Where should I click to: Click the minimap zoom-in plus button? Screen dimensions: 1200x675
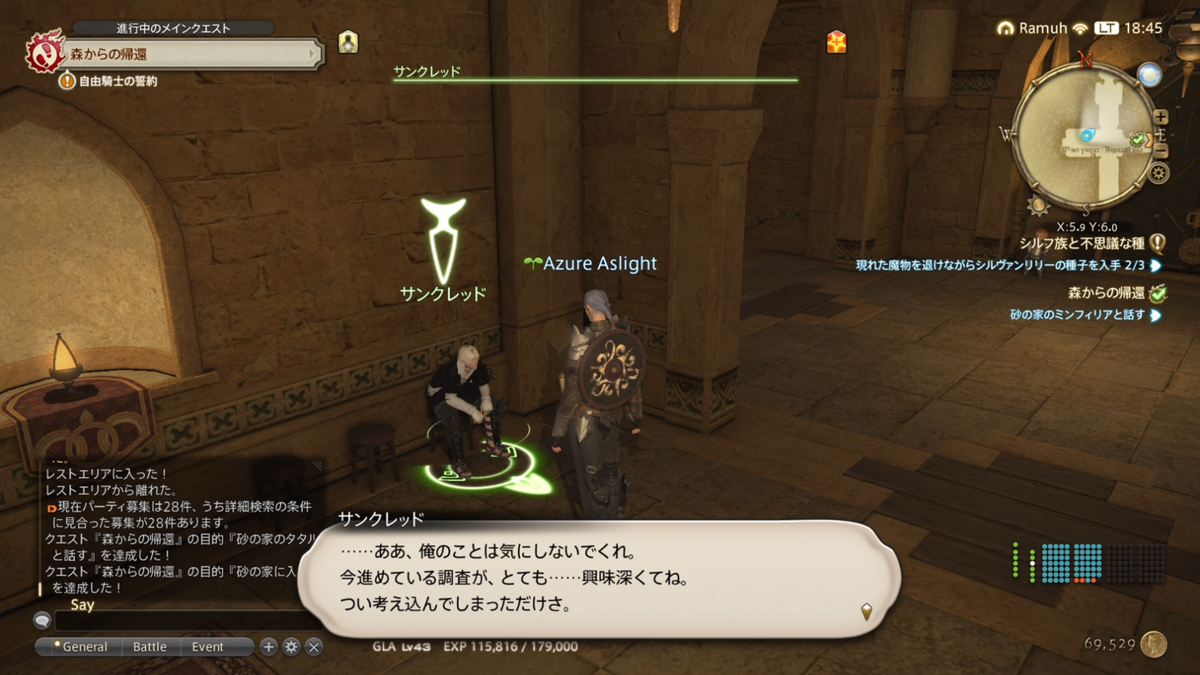1160,118
